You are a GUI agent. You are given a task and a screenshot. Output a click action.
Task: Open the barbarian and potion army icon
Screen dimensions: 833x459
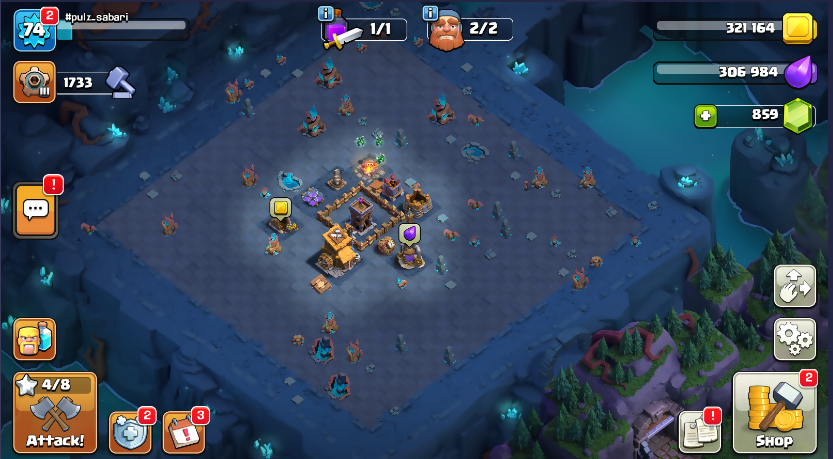tap(34, 339)
